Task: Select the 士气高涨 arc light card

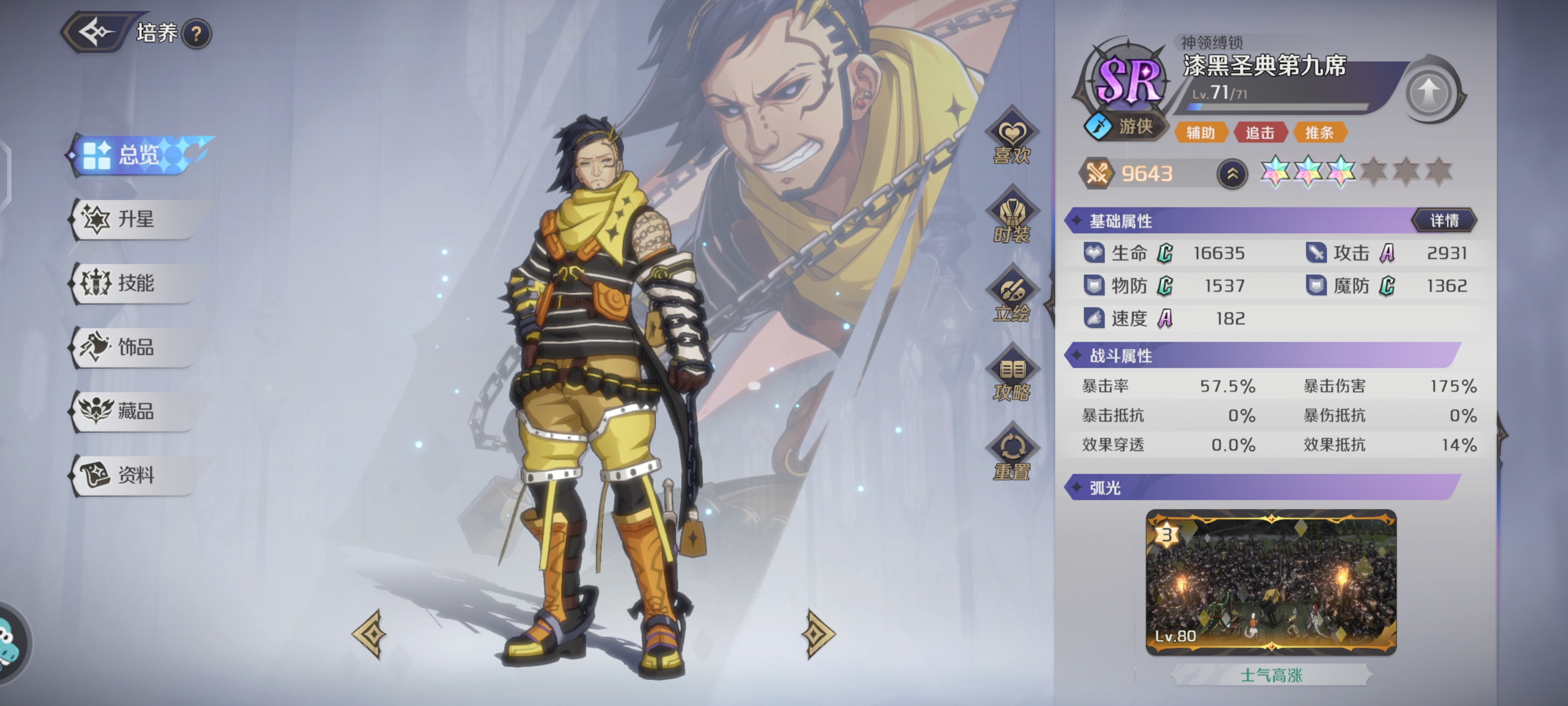Action: point(1271,582)
